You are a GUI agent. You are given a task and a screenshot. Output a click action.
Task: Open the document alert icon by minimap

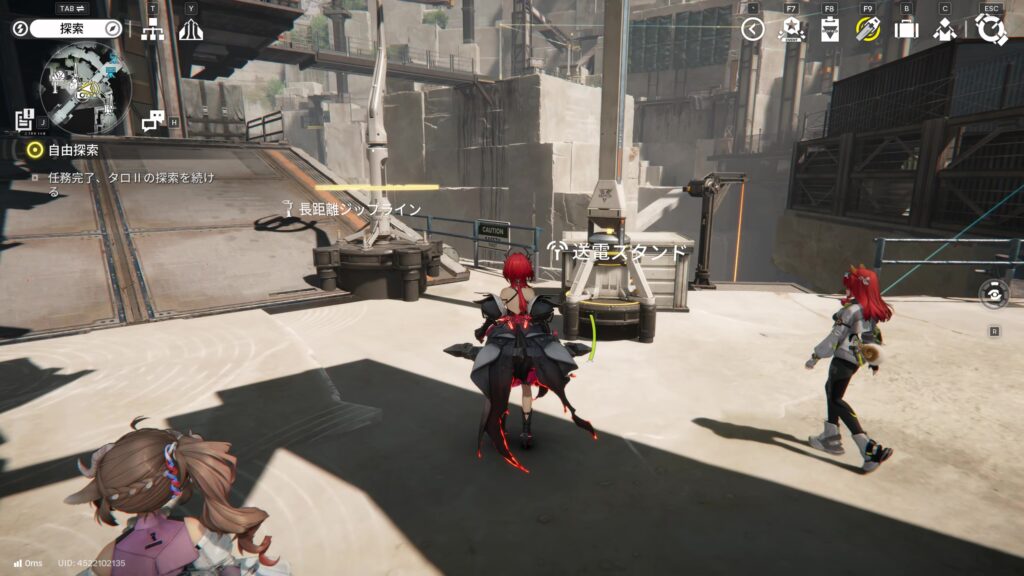point(24,119)
